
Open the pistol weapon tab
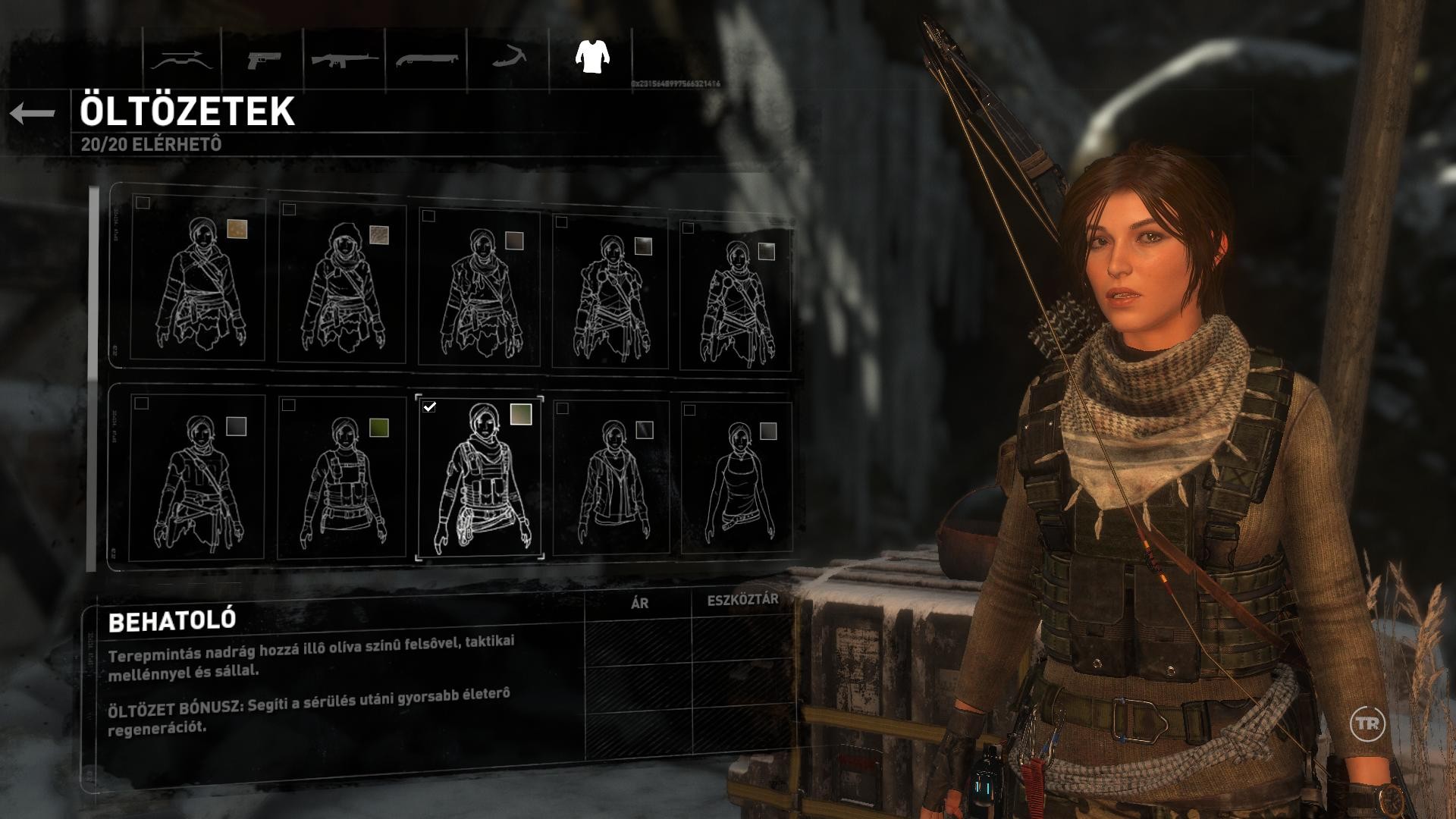coord(263,60)
